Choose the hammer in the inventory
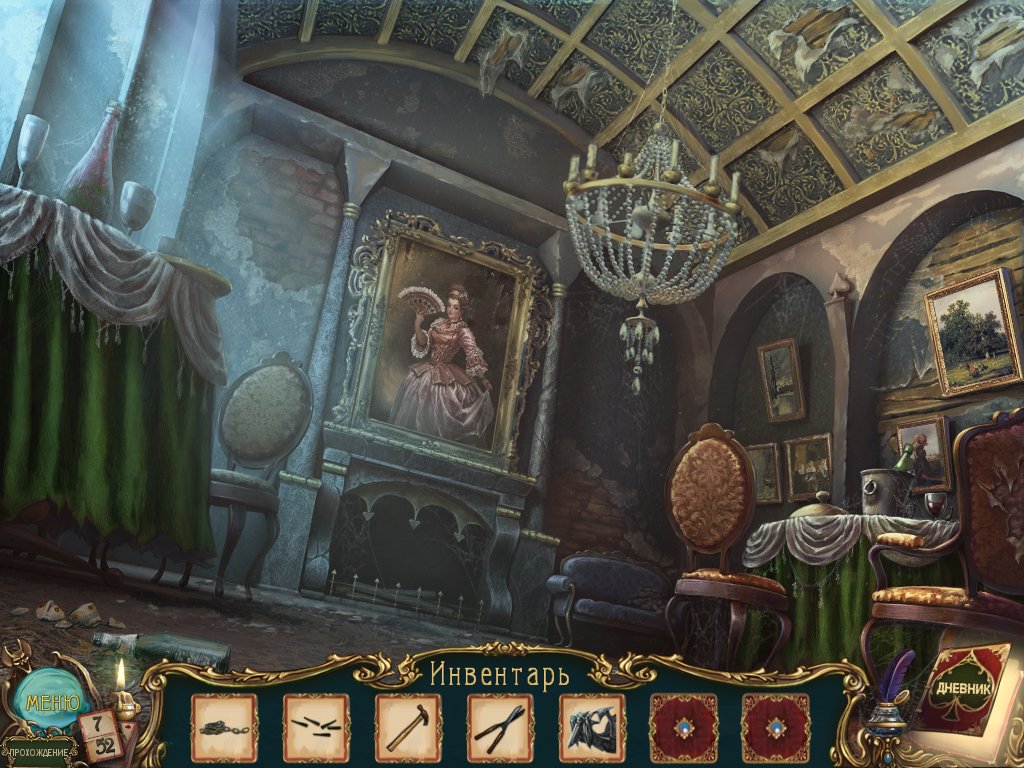Screen dimensions: 1024x768 click(x=408, y=727)
